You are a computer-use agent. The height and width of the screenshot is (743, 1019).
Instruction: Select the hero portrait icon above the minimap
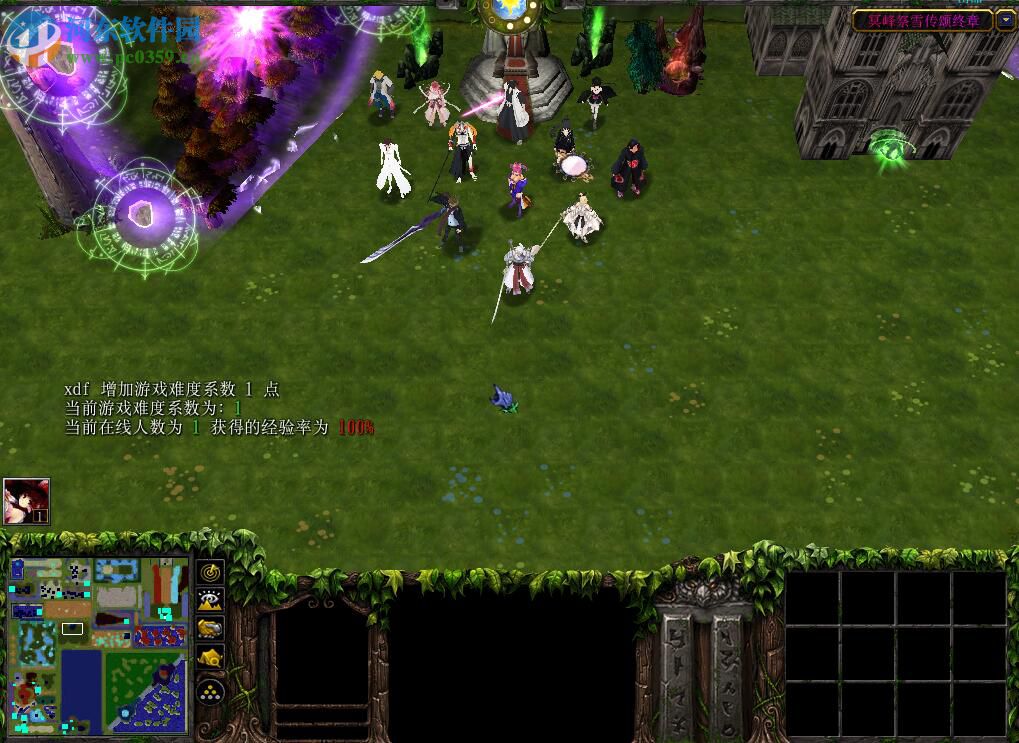(26, 501)
